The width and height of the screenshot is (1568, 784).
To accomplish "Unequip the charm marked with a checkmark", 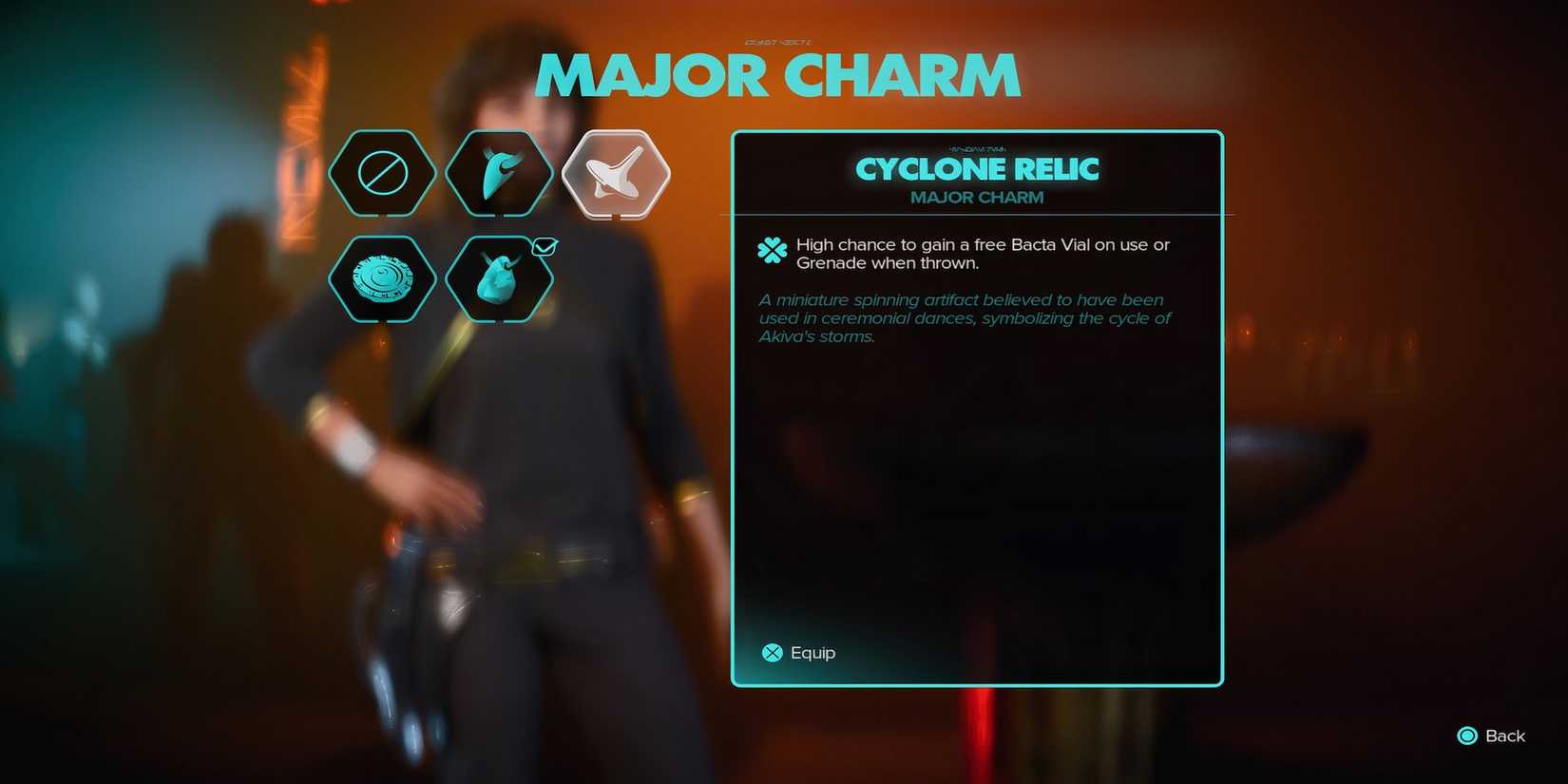I will pyautogui.click(x=501, y=278).
